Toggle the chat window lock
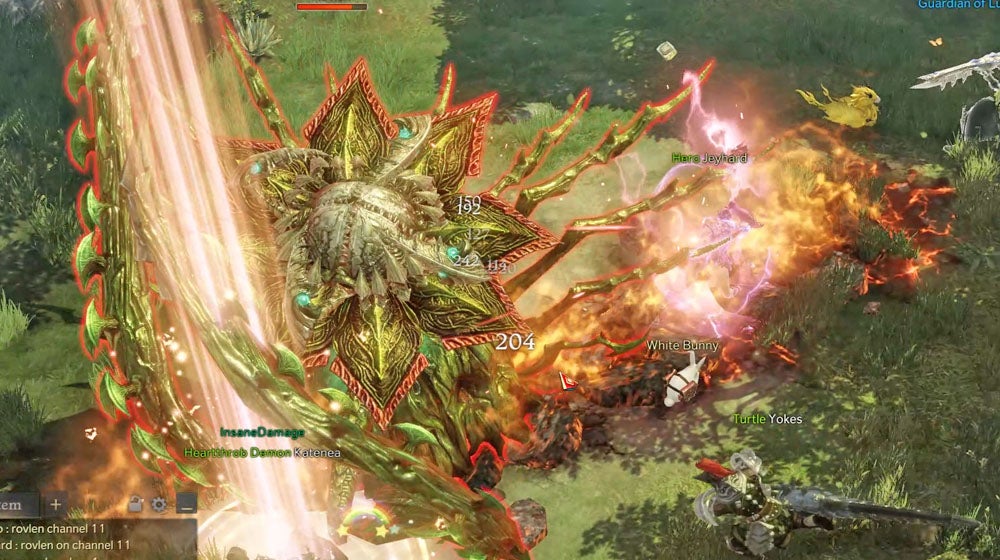The image size is (1000, 560). click(x=136, y=505)
